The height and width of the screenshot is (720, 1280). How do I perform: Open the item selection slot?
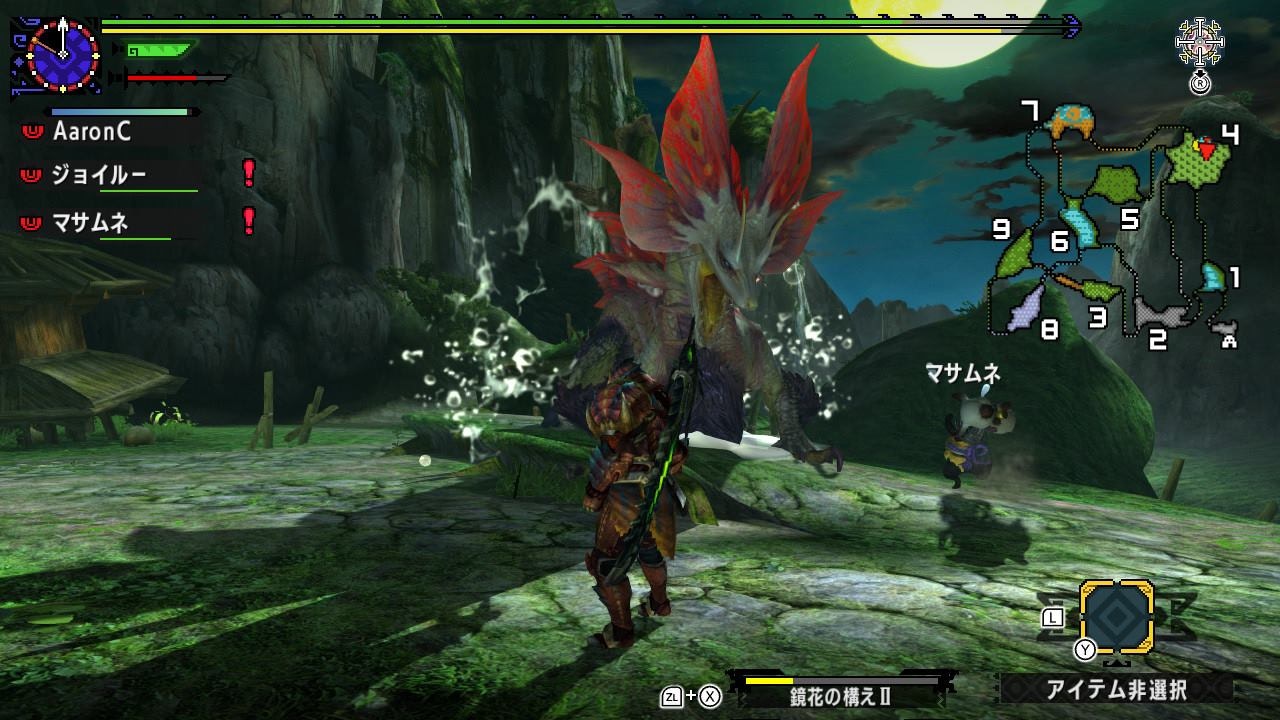pyautogui.click(x=1116, y=617)
